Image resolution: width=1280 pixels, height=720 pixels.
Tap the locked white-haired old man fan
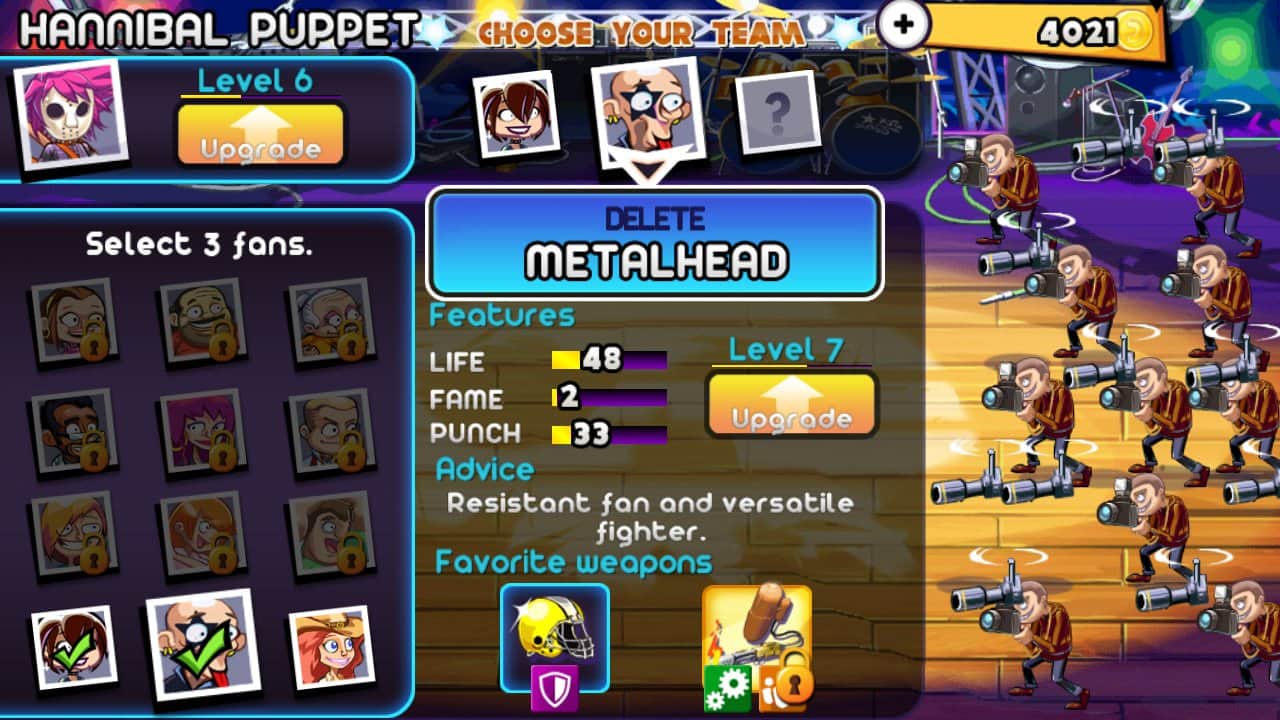coord(329,320)
